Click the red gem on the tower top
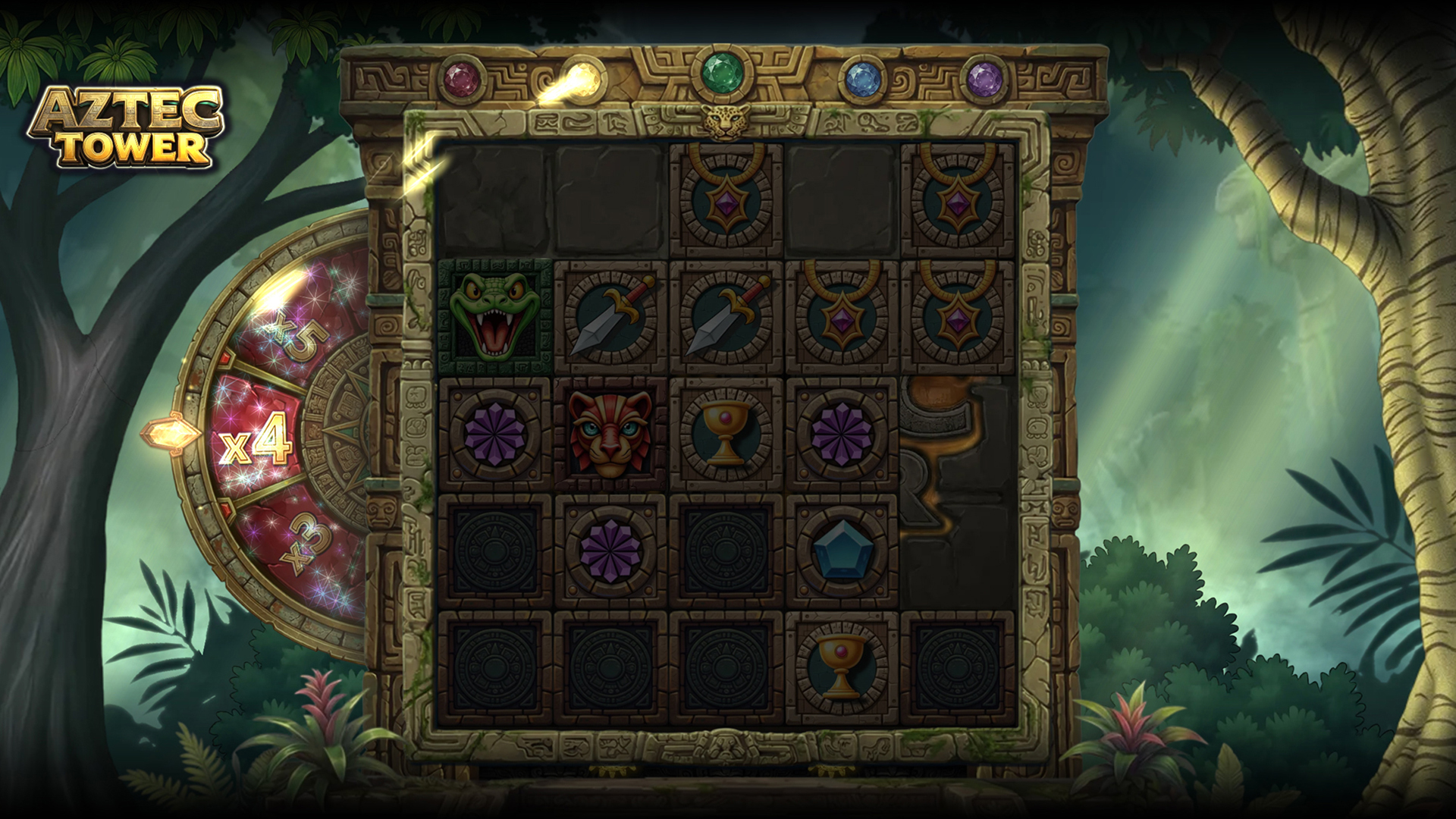 point(457,77)
